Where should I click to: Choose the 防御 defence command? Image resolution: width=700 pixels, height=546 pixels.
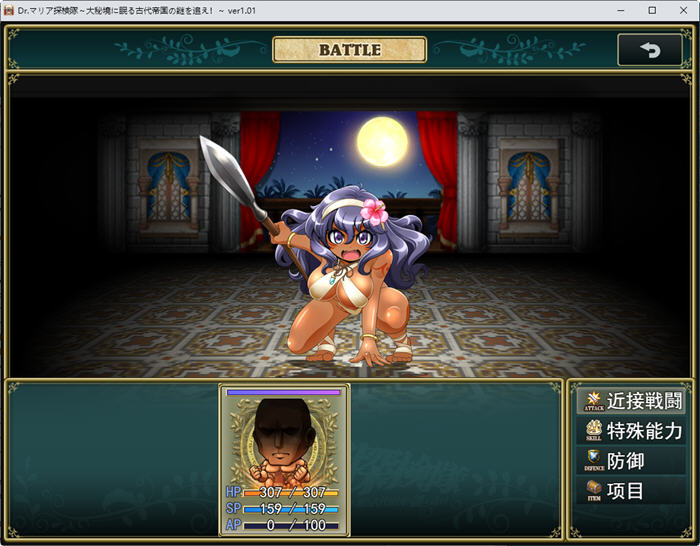coord(631,461)
